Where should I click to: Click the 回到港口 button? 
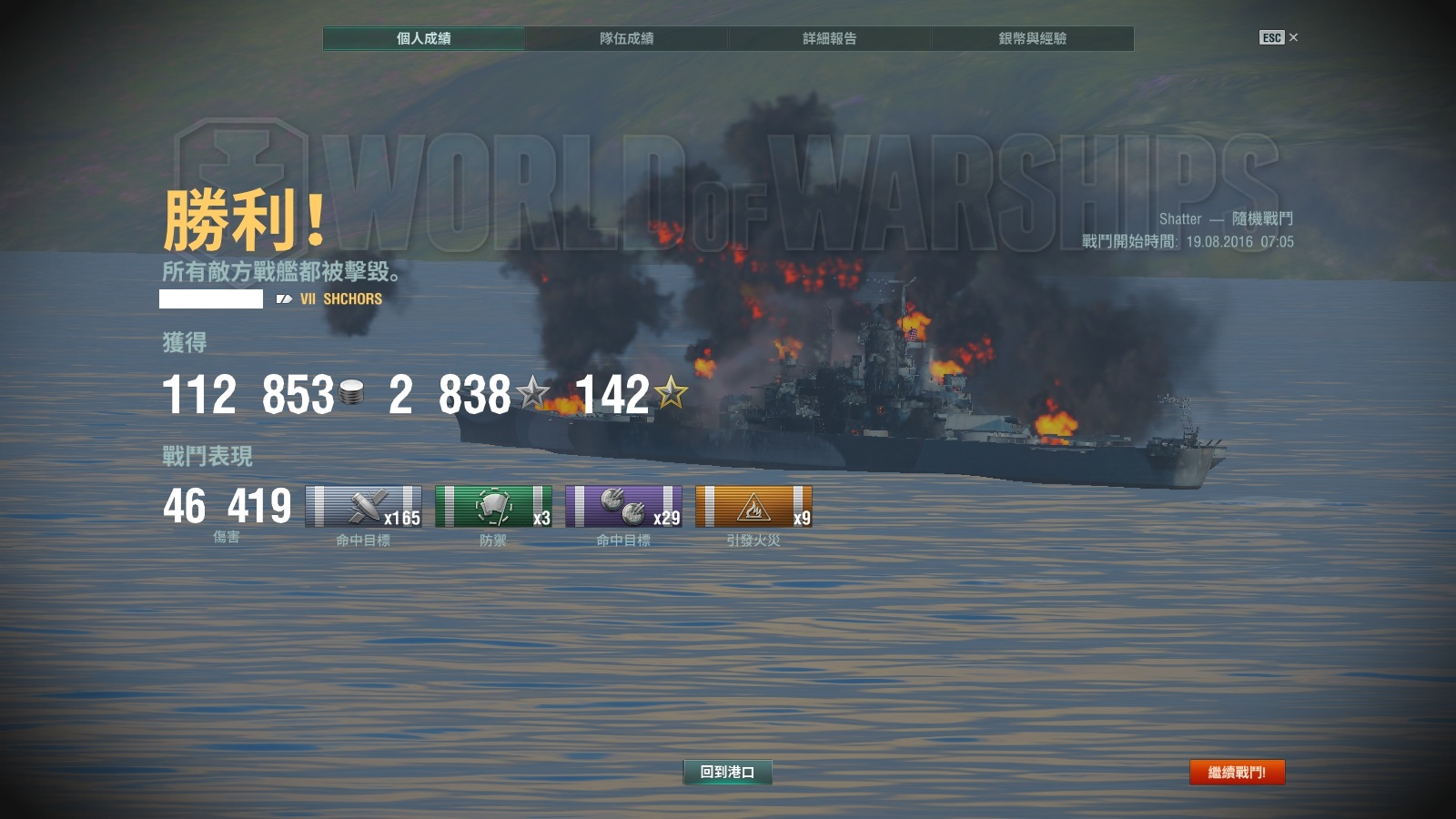(x=727, y=772)
